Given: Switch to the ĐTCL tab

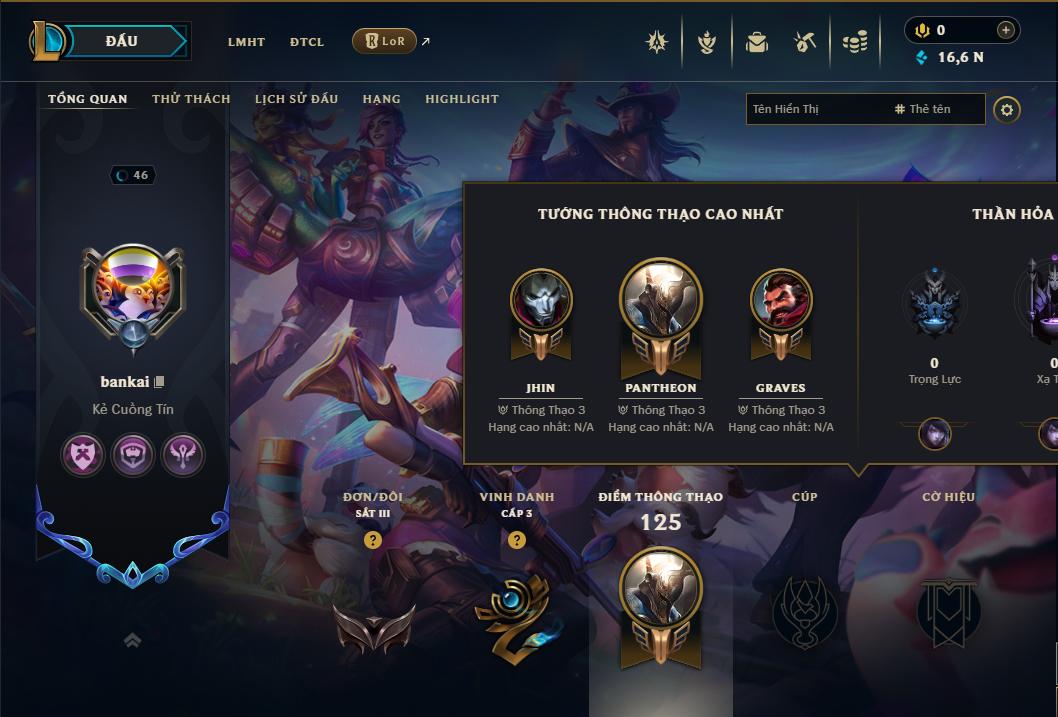Looking at the screenshot, I should (307, 42).
